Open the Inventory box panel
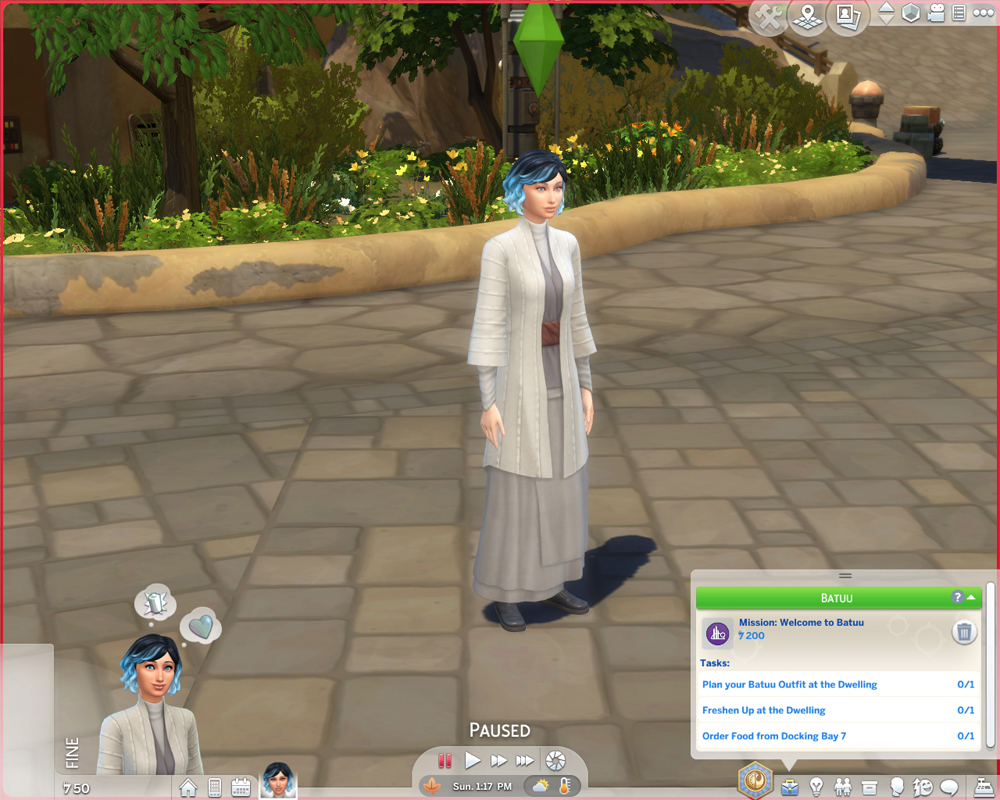This screenshot has height=800, width=1000. (x=870, y=787)
